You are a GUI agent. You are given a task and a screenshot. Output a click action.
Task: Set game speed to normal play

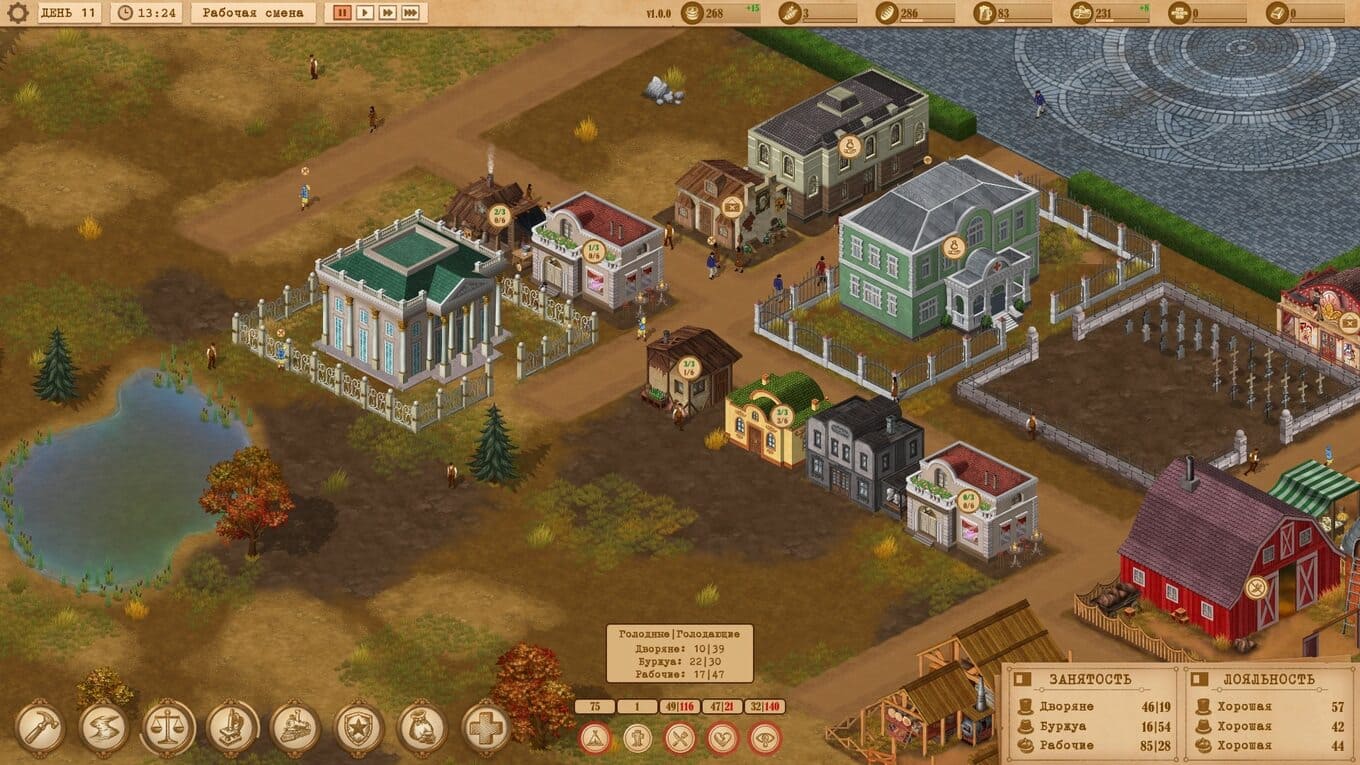[365, 13]
